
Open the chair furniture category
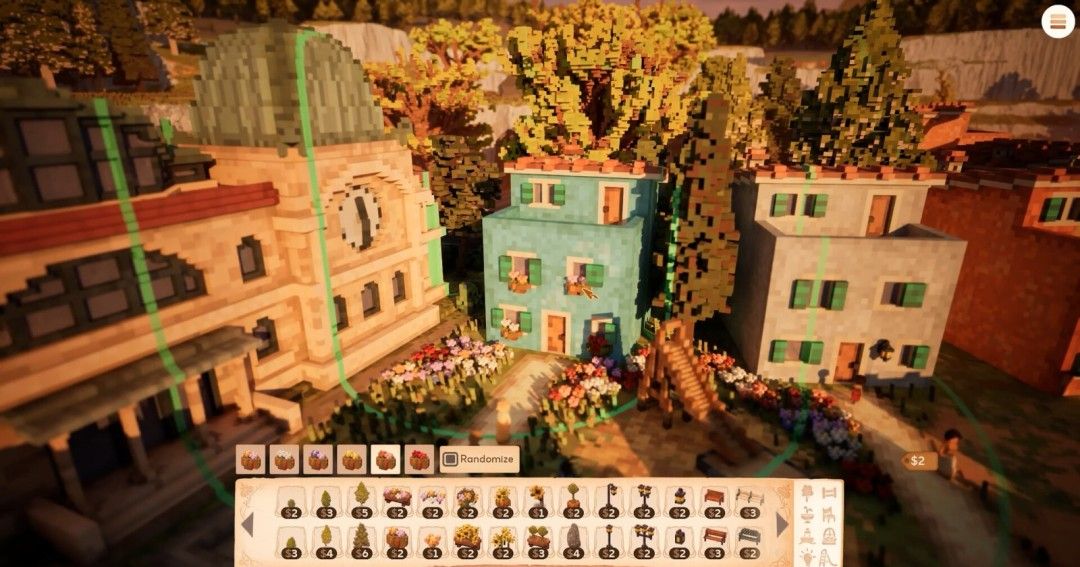coord(829,514)
